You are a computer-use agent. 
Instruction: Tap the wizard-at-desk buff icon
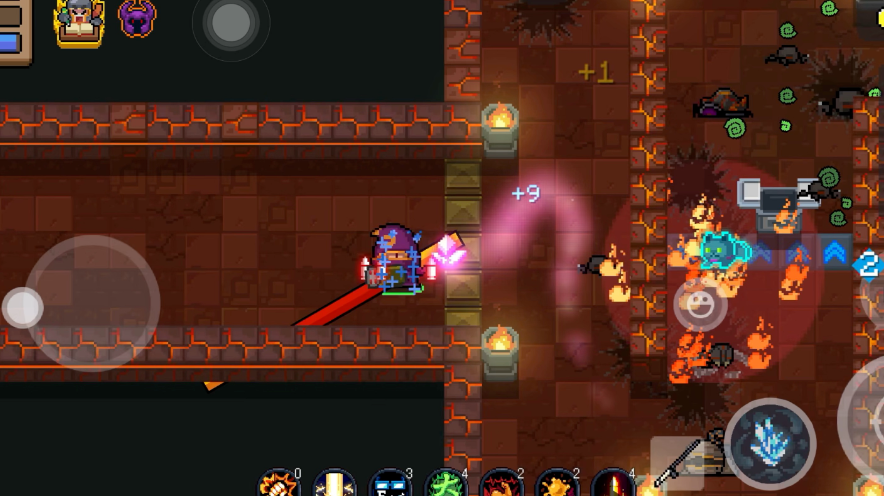[79, 21]
